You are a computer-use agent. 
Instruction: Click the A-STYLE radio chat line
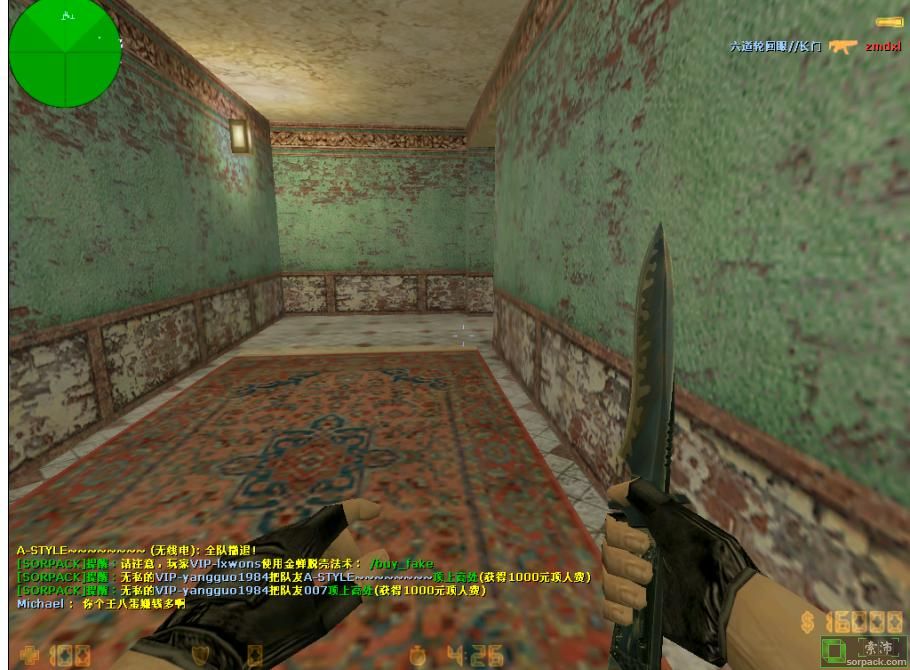[x=137, y=550]
